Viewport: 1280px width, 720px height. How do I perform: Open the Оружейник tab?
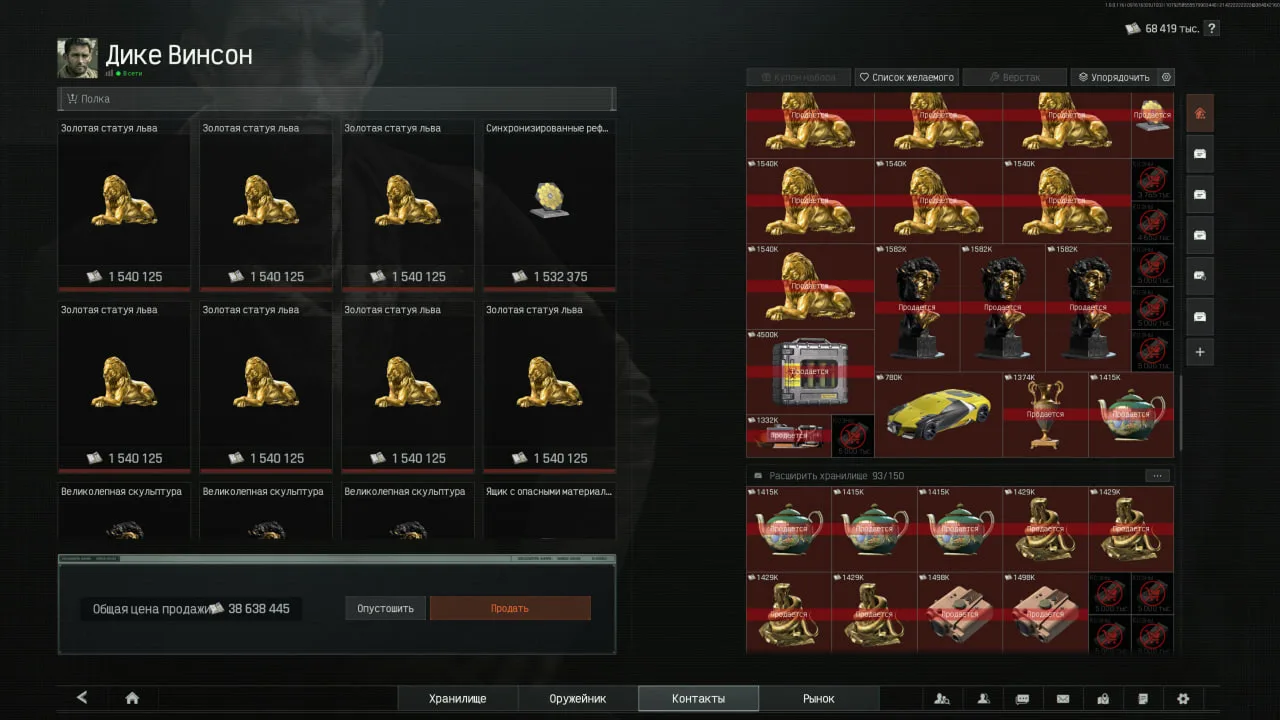(x=577, y=699)
